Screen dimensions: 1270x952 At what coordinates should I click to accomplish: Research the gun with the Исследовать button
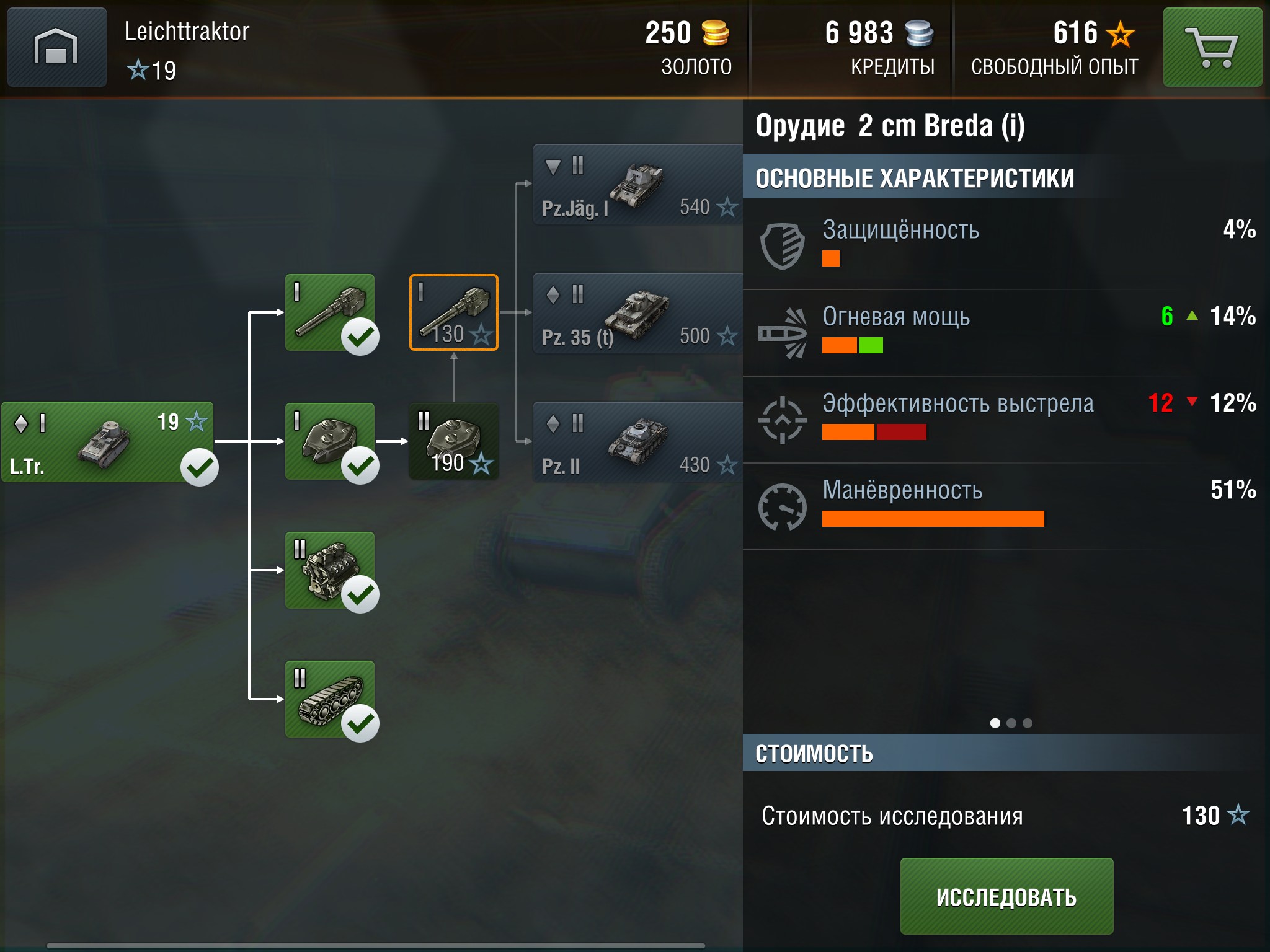[1006, 896]
